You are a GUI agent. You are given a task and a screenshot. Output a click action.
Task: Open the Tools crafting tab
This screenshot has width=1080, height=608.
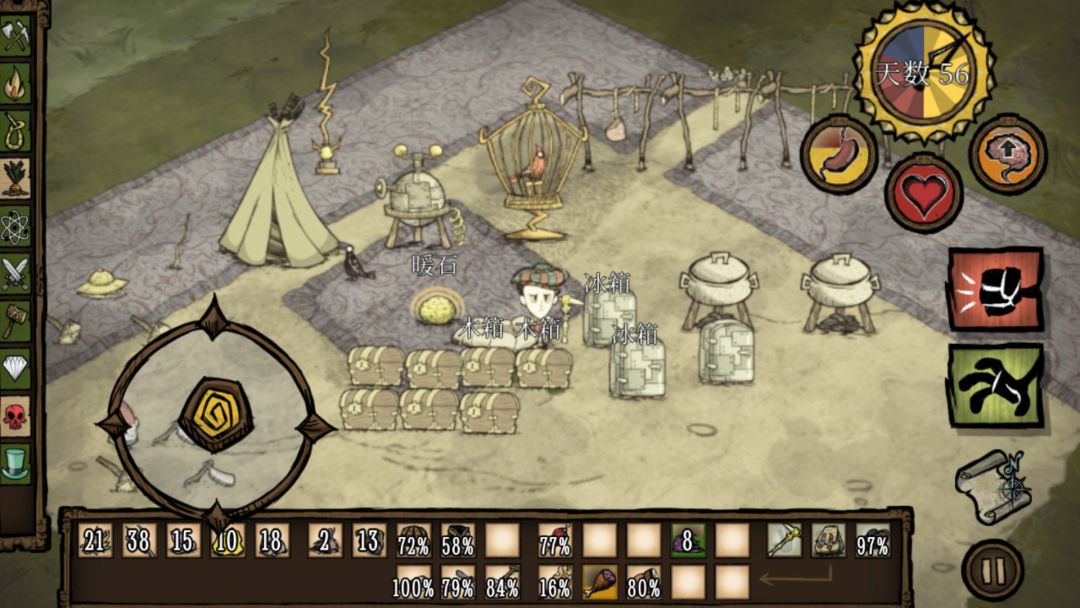[x=16, y=37]
